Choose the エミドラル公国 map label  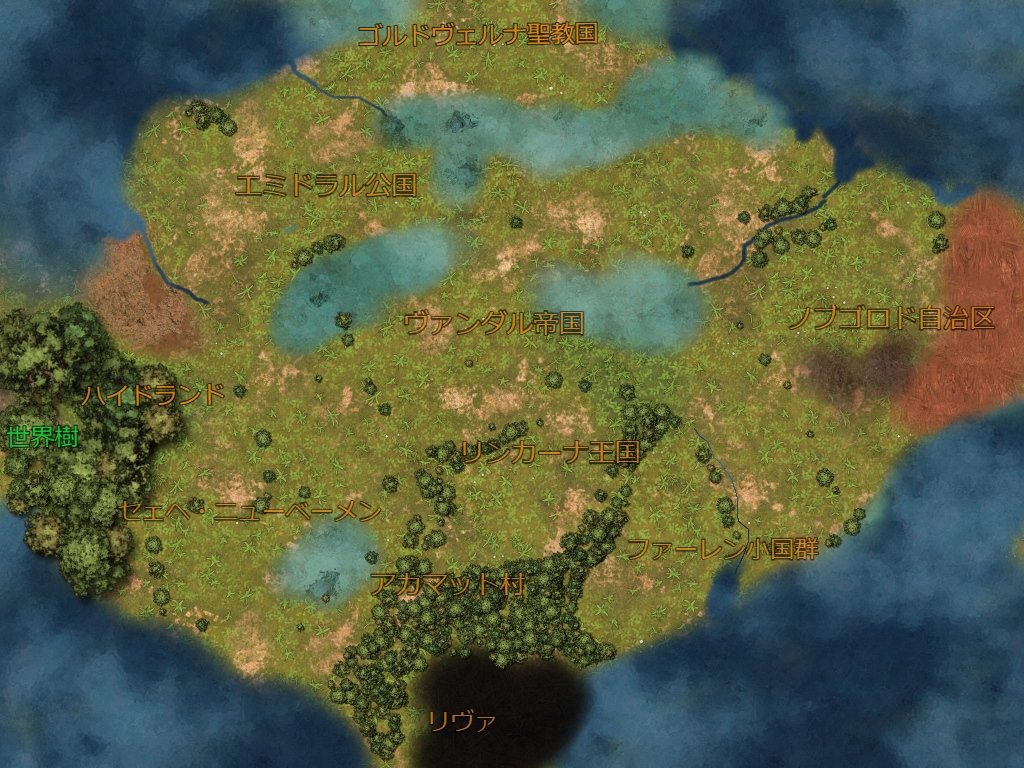coord(325,185)
